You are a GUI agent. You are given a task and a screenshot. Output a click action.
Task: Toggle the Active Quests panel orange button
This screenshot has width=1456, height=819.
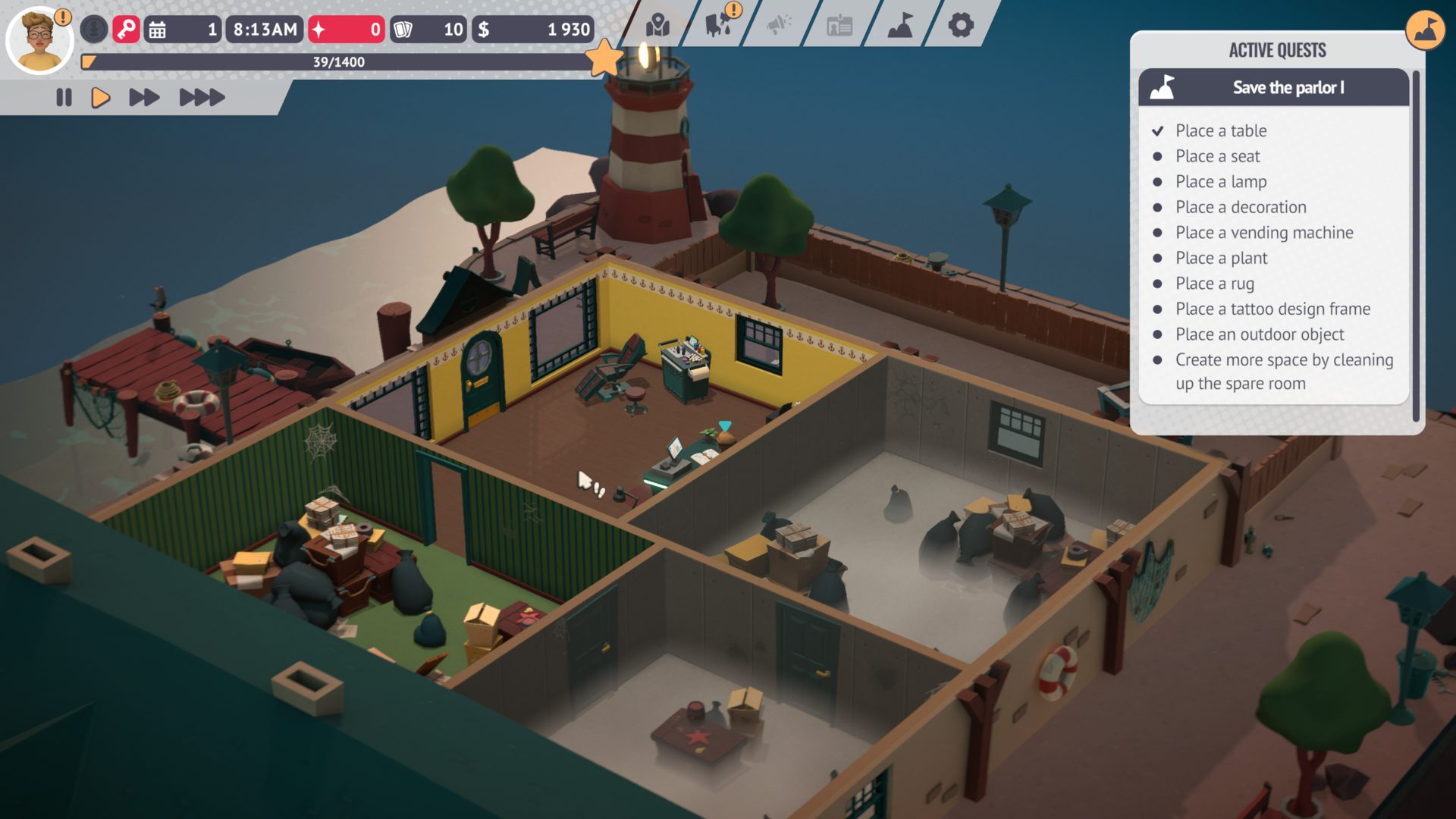coord(1425,30)
